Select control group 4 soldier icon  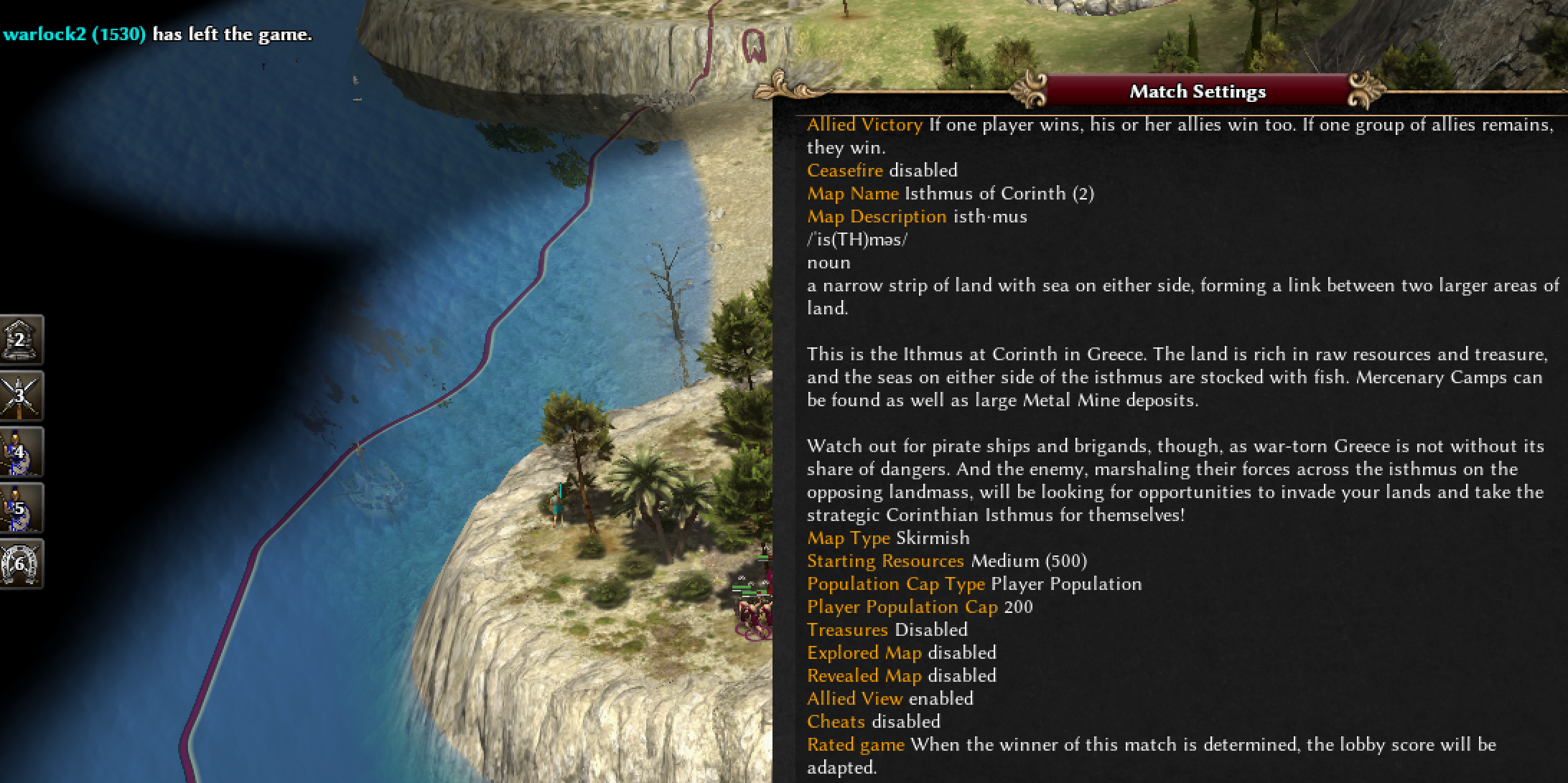tap(20, 452)
